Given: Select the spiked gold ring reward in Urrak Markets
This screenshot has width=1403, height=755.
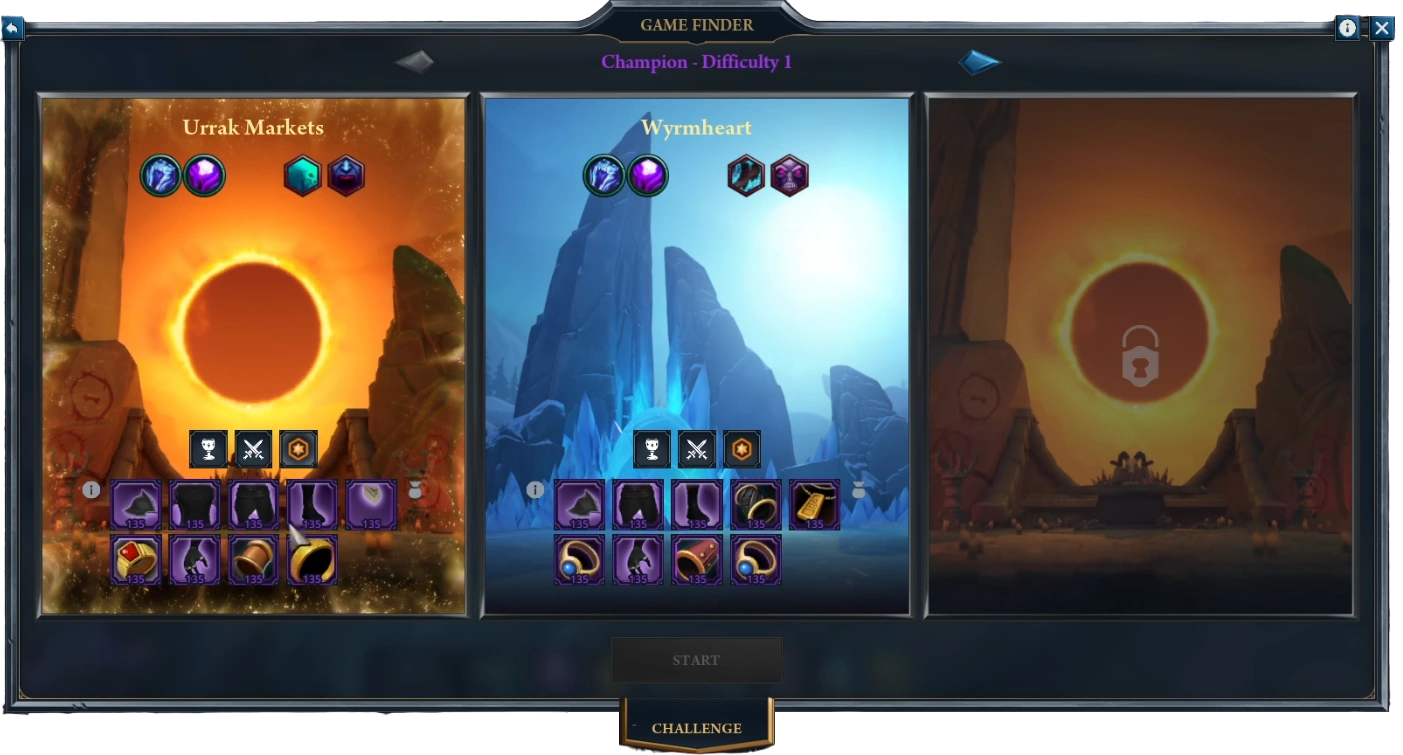Looking at the screenshot, I should [x=312, y=560].
